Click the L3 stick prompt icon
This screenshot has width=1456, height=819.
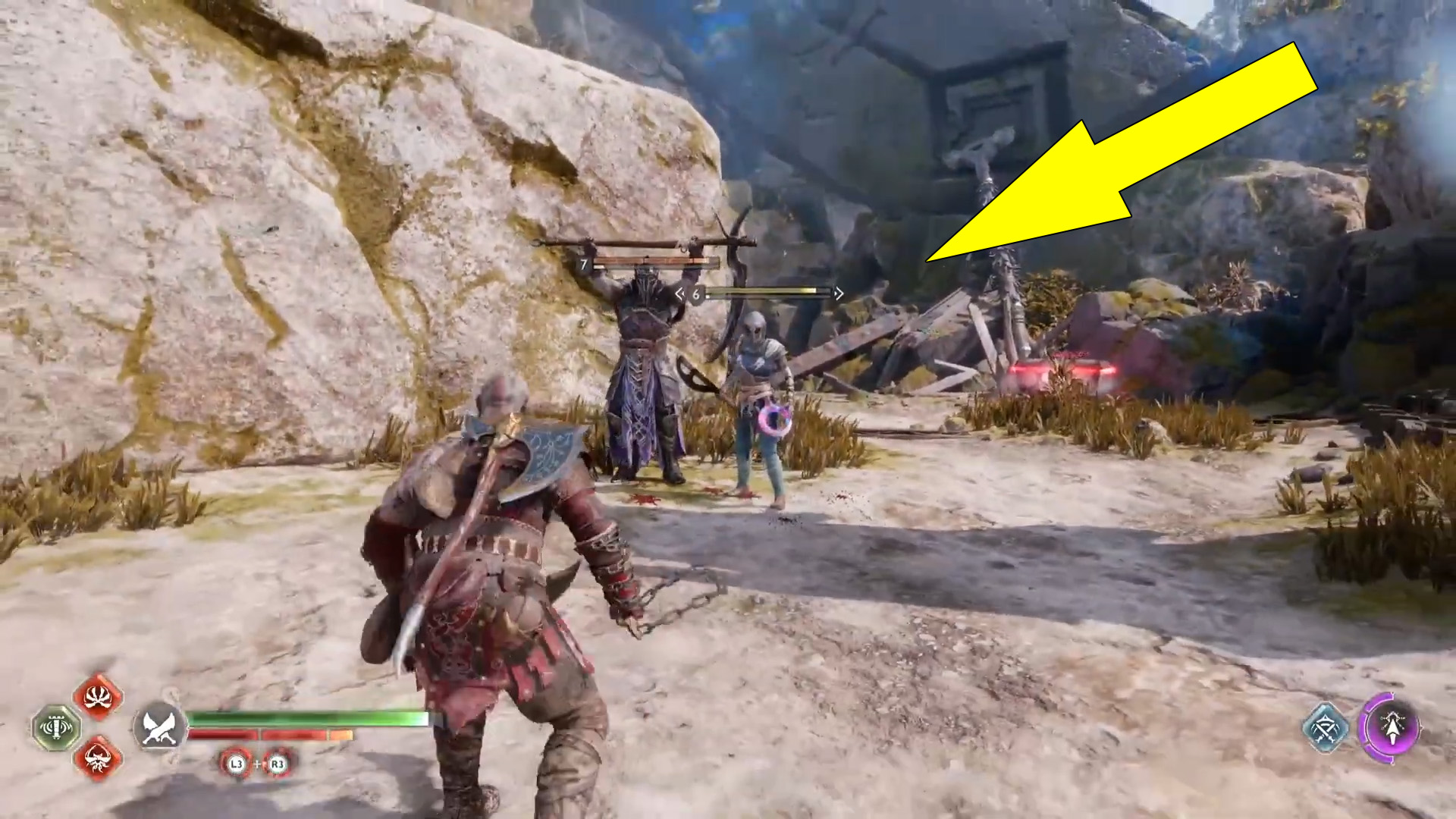[237, 763]
